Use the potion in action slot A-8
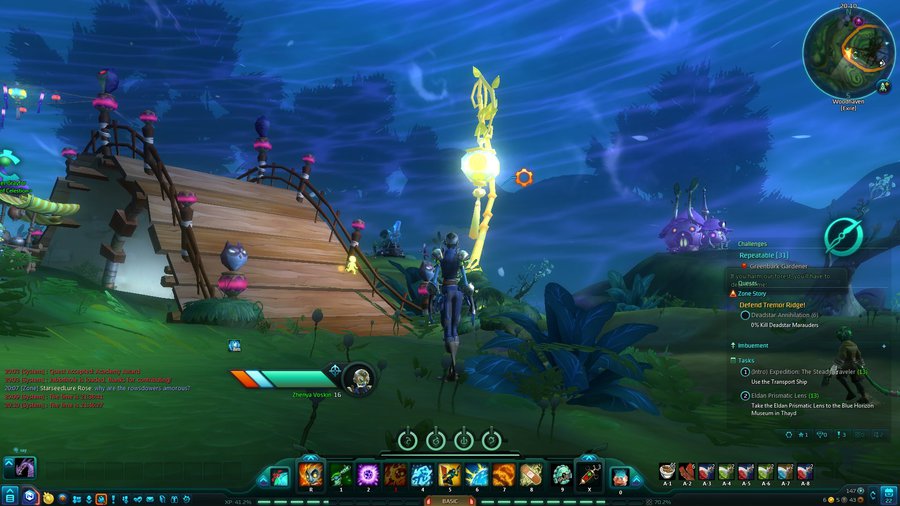 pyautogui.click(x=805, y=471)
